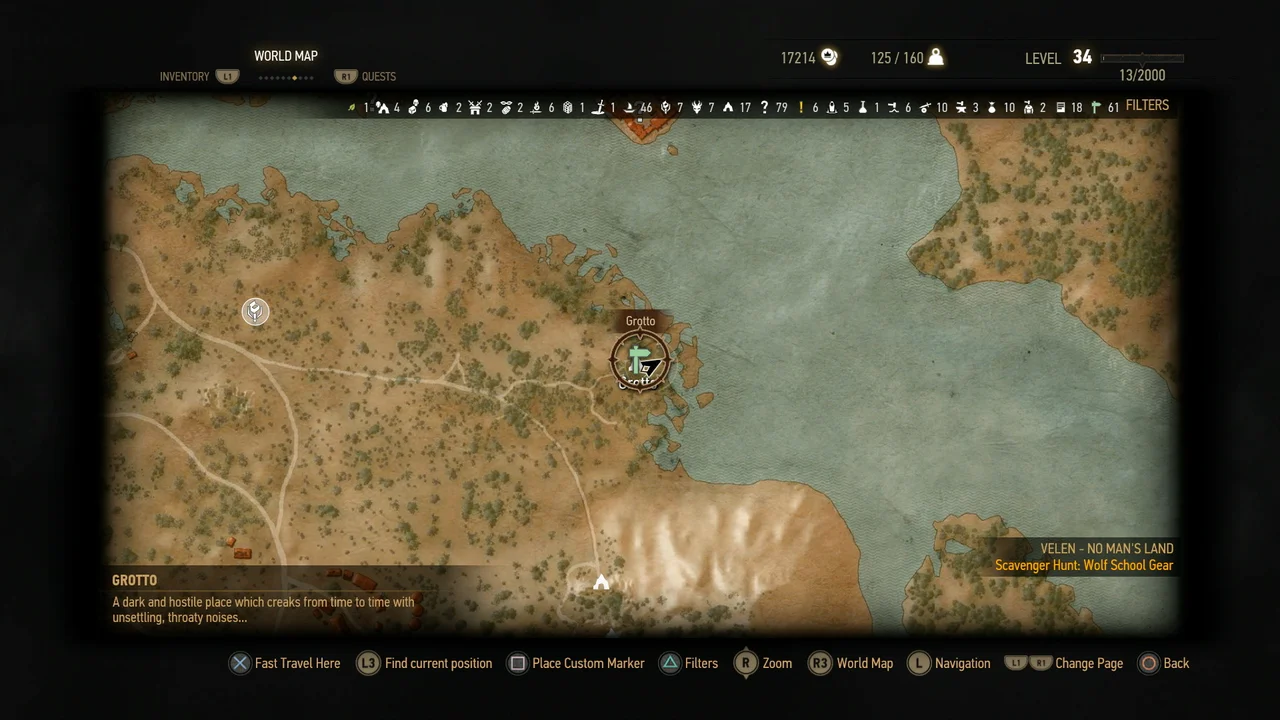This screenshot has height=720, width=1280.
Task: Click the place of power filter icon
Action: click(x=665, y=107)
